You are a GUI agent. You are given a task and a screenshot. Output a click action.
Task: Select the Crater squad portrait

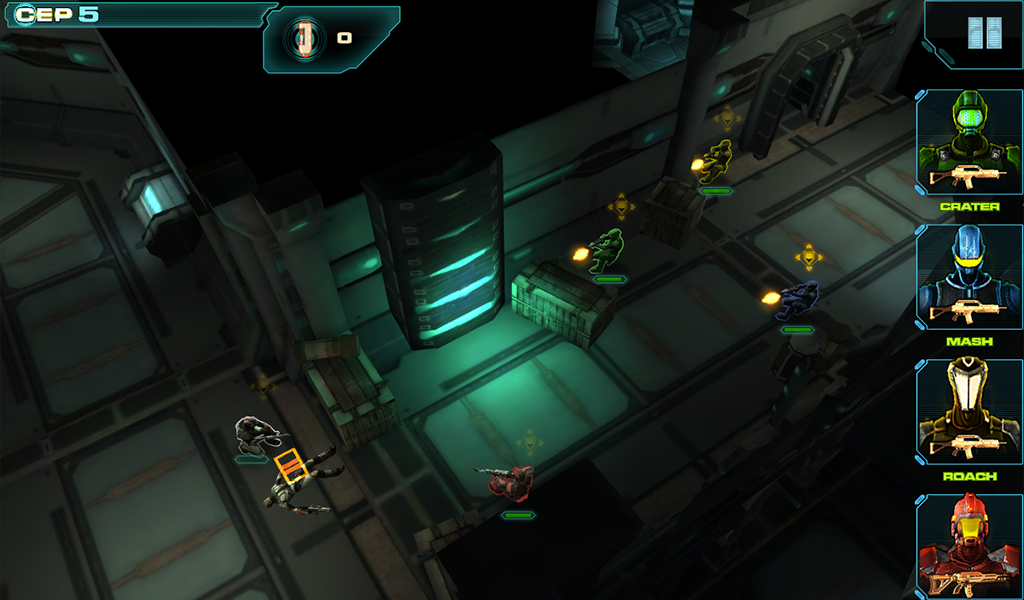pos(968,143)
